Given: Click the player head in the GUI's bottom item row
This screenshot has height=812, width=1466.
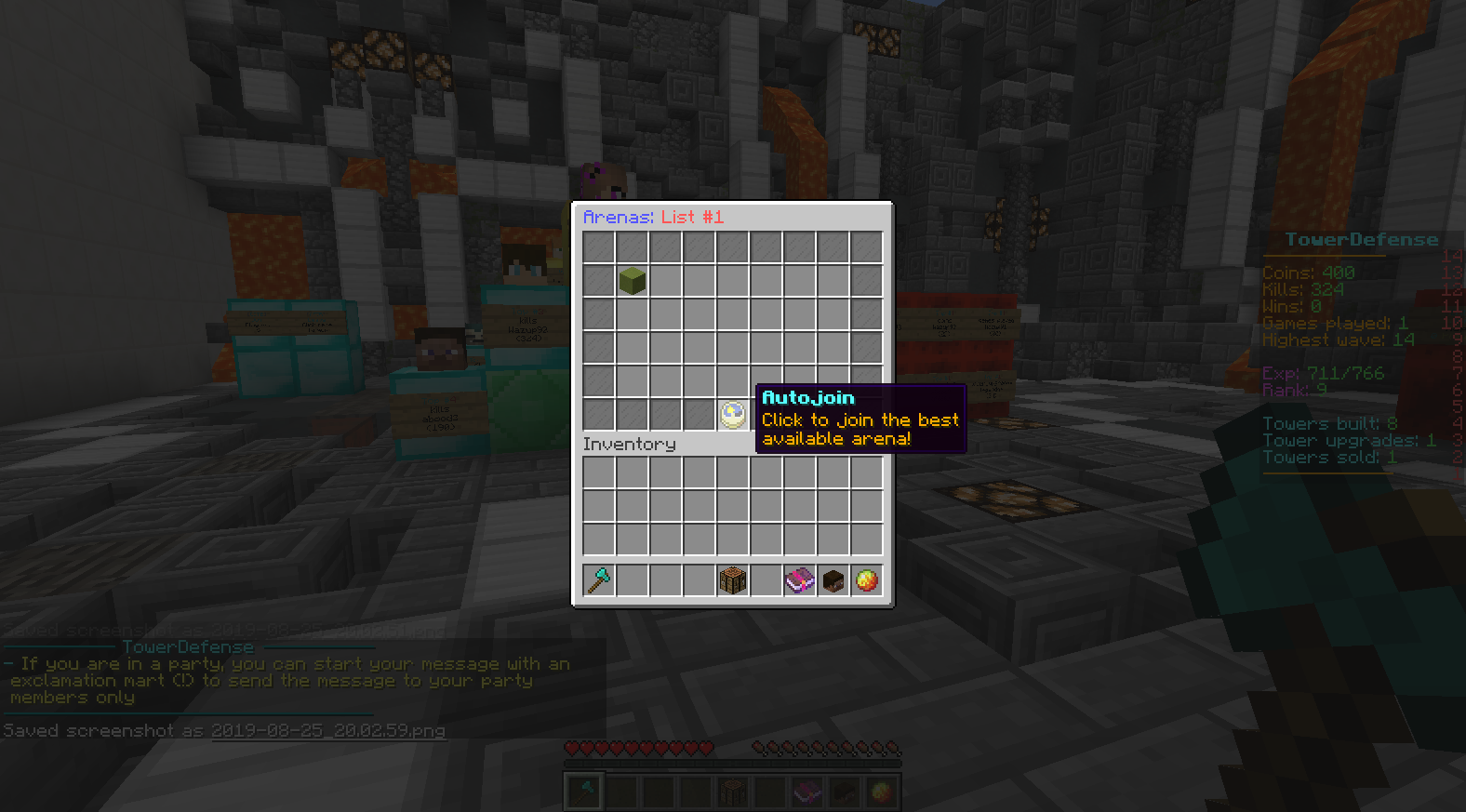Looking at the screenshot, I should (833, 579).
